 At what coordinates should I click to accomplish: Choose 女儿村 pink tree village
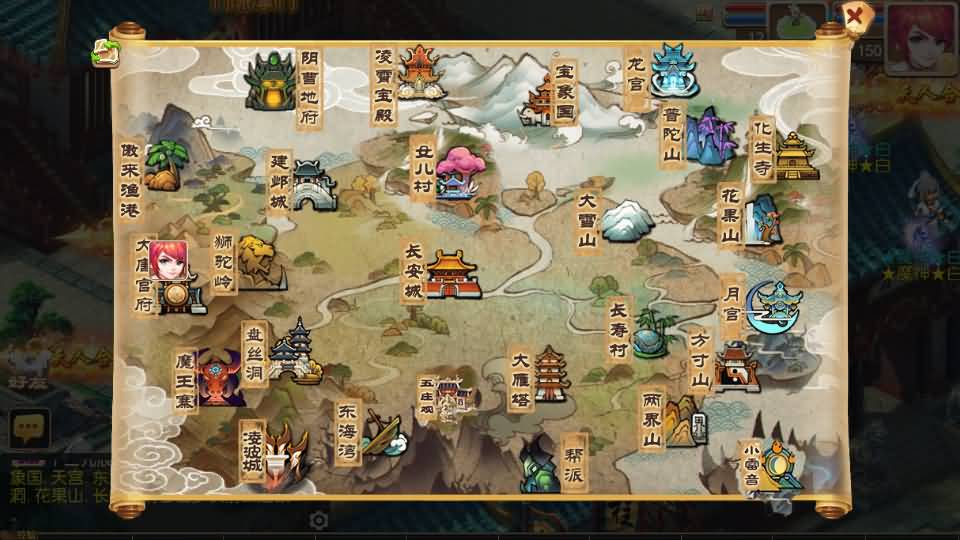click(x=456, y=172)
